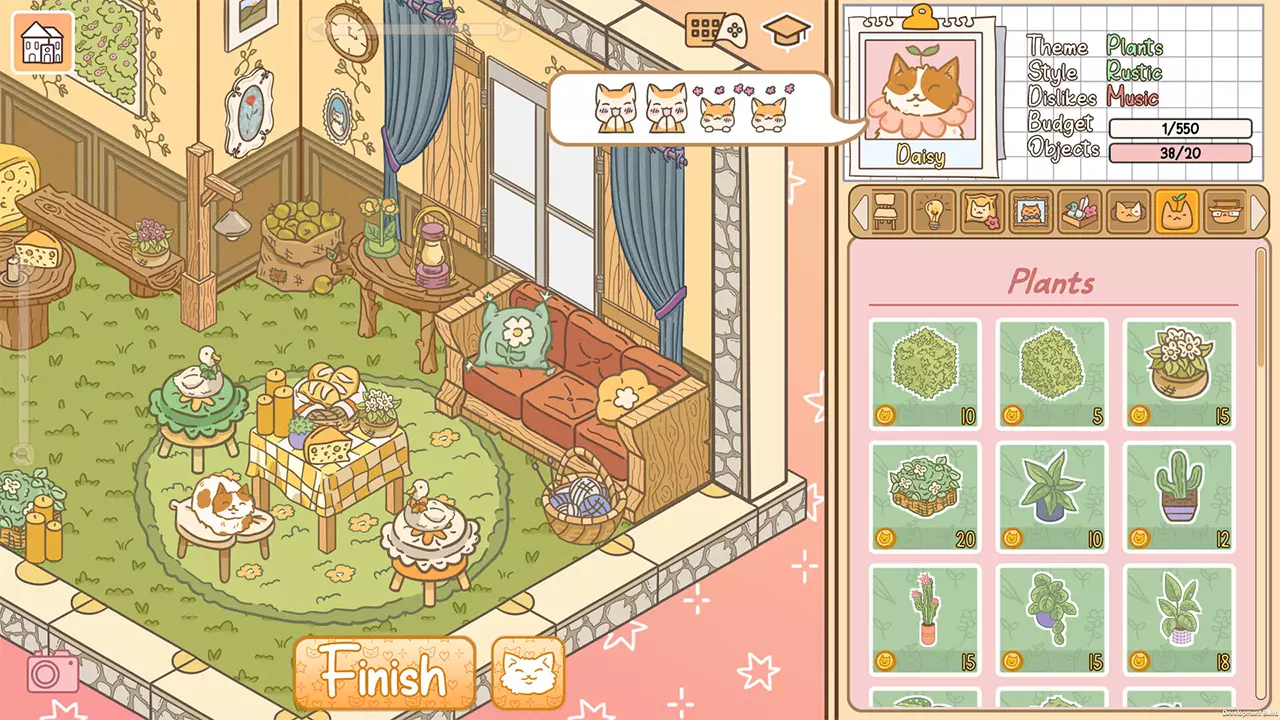Select Daisy's polaroid portrait
This screenshot has width=1280, height=720.
pos(921,93)
